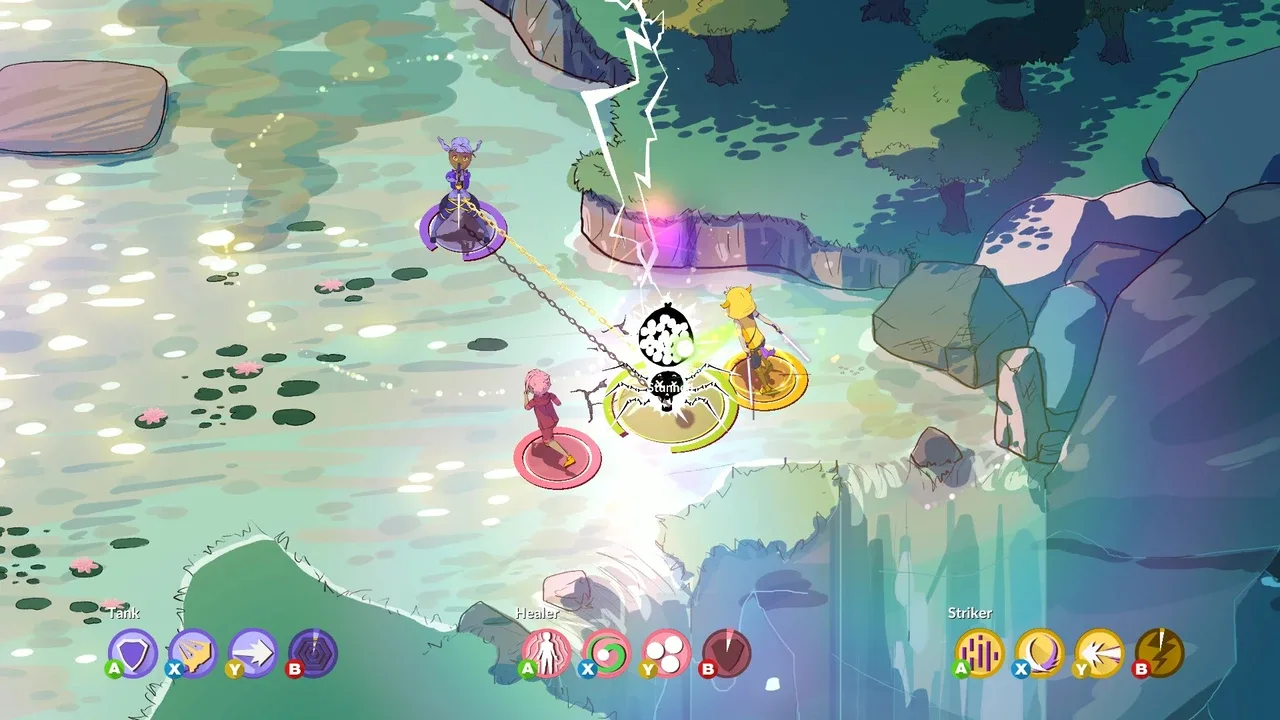This screenshot has height=720, width=1280.
Task: Click the Healer label text
Action: coord(537,614)
